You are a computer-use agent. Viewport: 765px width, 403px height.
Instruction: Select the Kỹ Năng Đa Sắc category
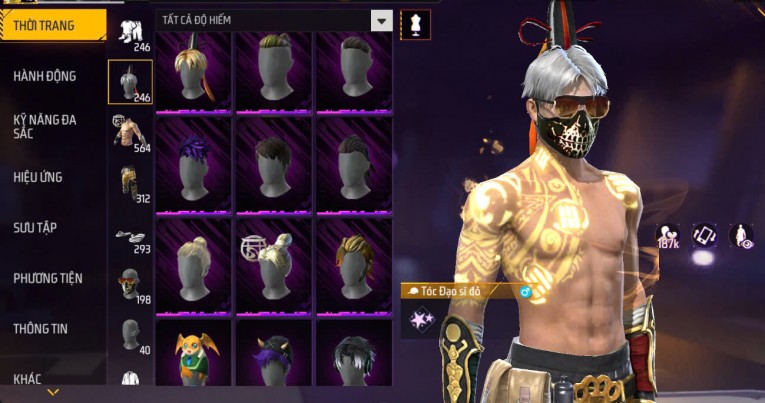[45, 125]
